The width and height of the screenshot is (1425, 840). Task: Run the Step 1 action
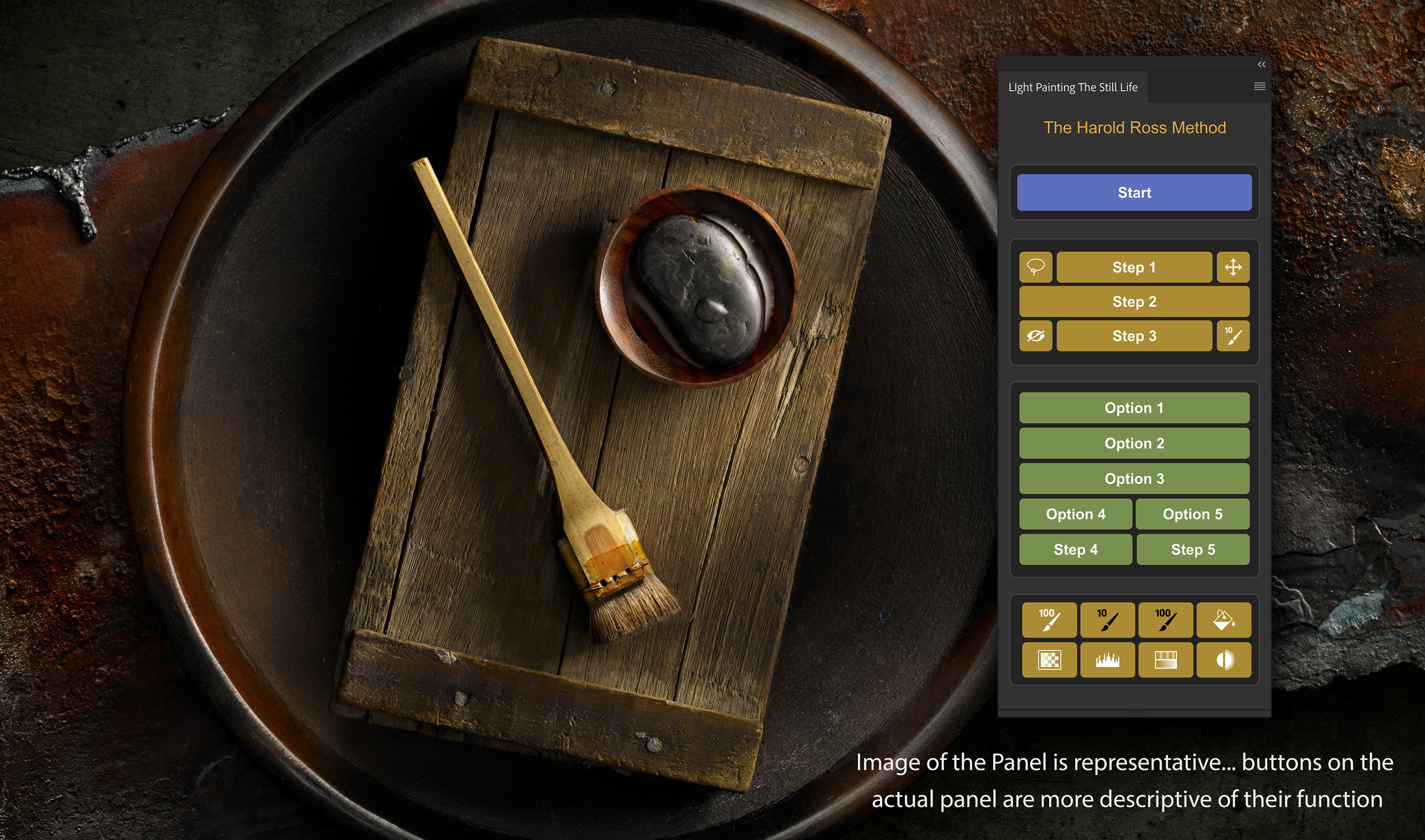1134,267
